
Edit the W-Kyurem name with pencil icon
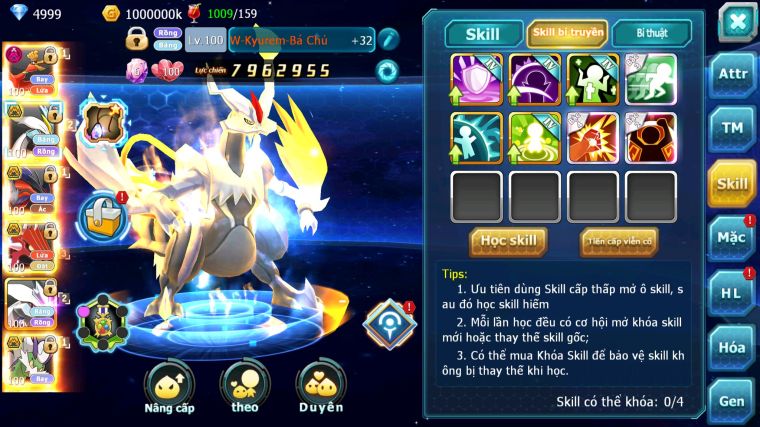click(x=388, y=40)
